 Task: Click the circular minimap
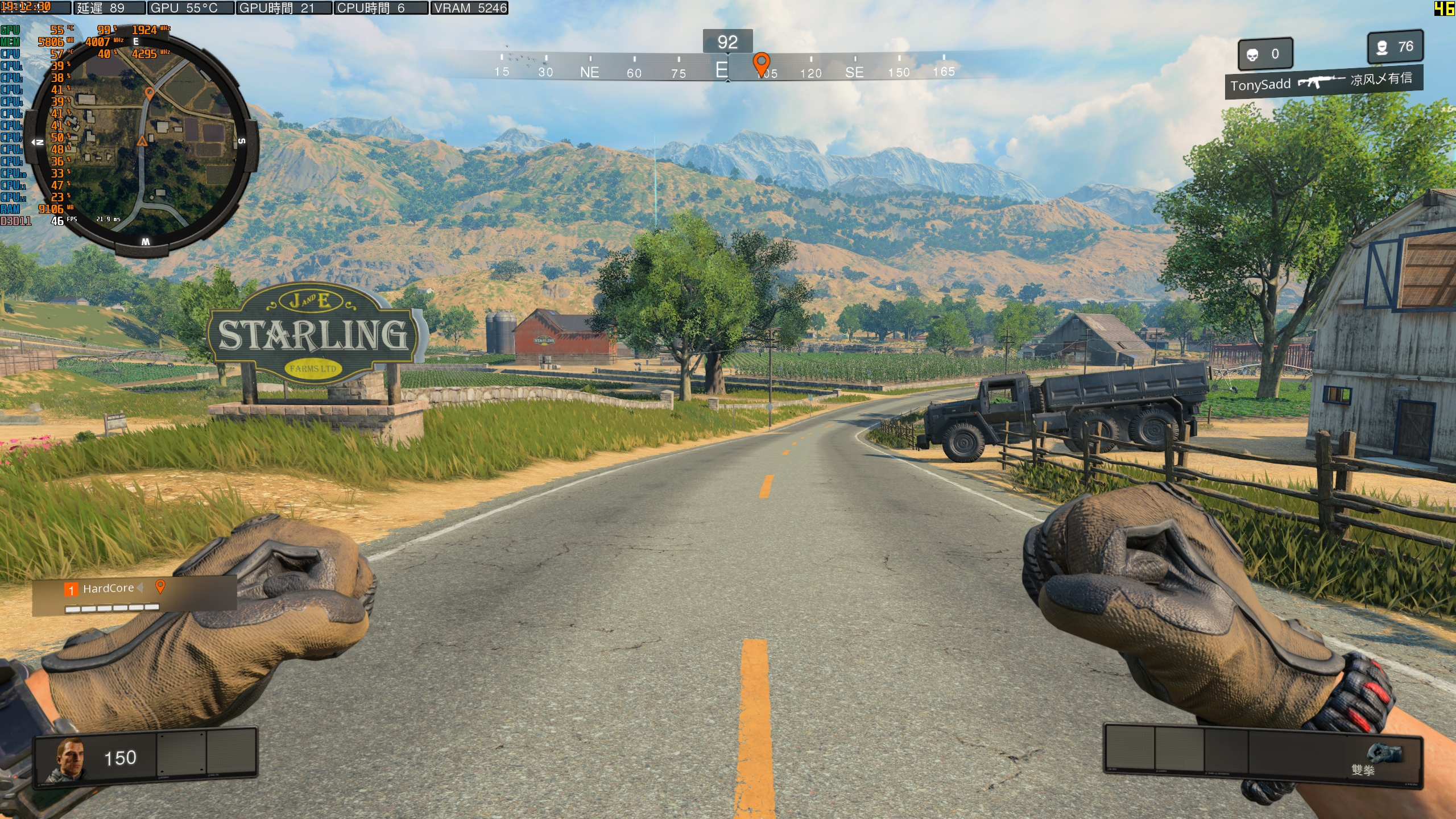(x=142, y=142)
